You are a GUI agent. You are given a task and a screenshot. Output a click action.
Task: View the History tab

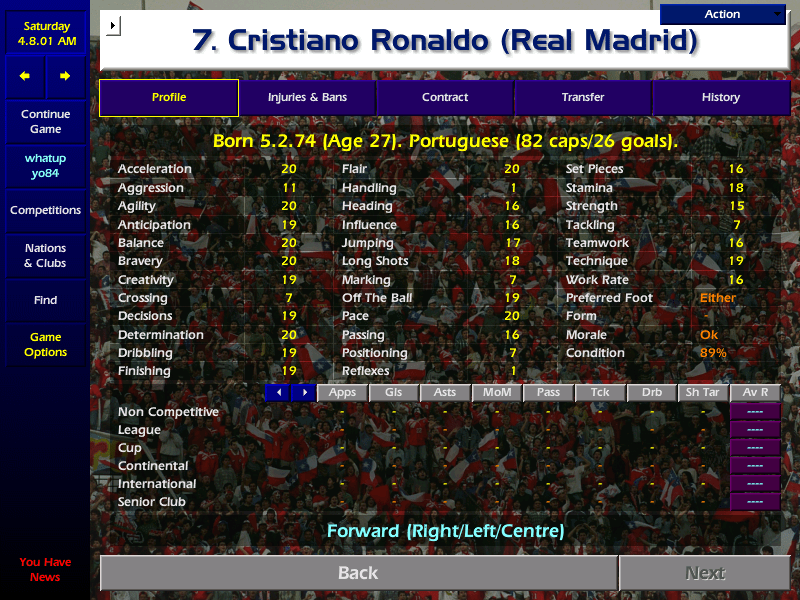point(720,97)
